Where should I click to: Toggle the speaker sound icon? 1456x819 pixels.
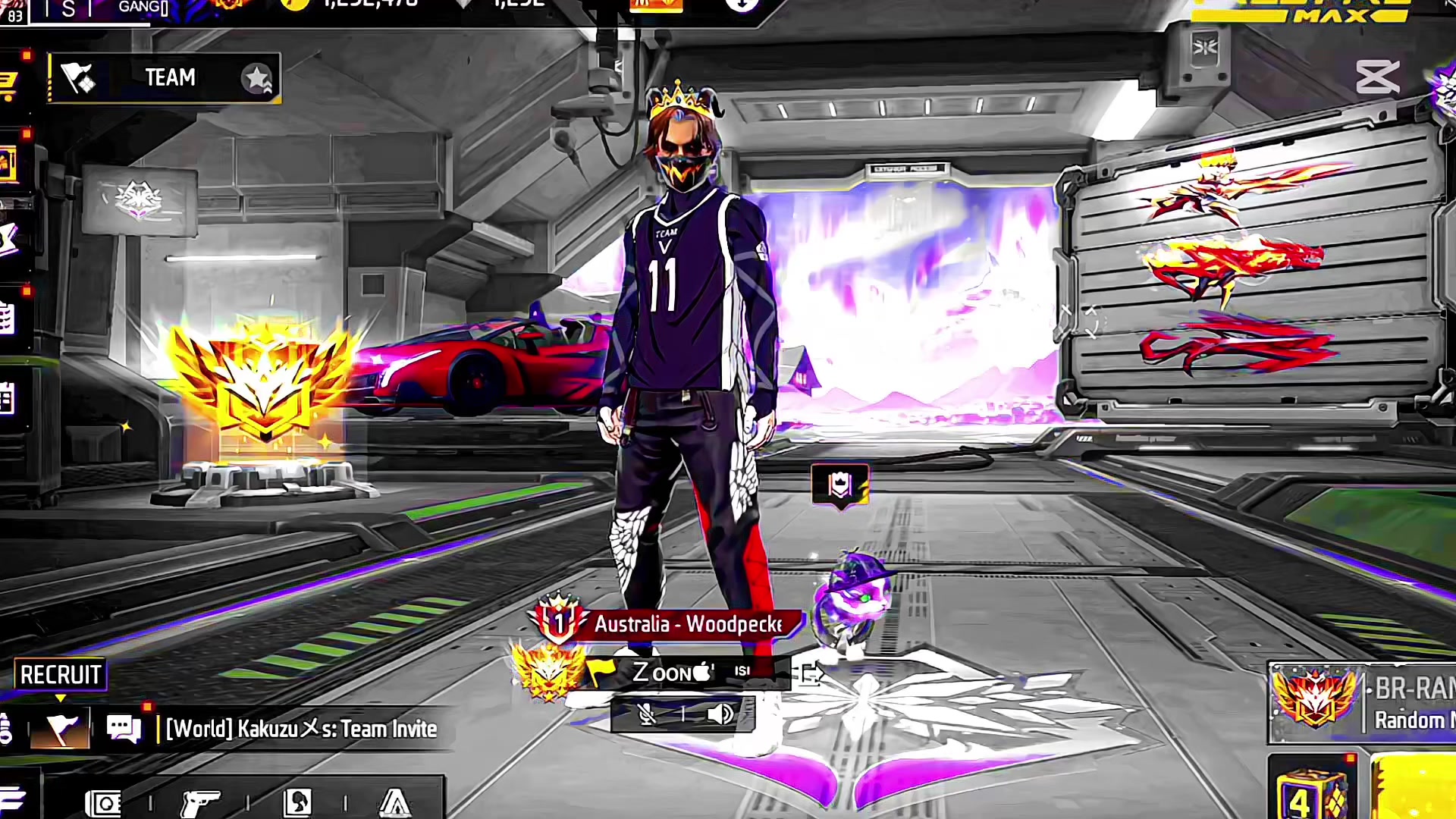coord(720,714)
